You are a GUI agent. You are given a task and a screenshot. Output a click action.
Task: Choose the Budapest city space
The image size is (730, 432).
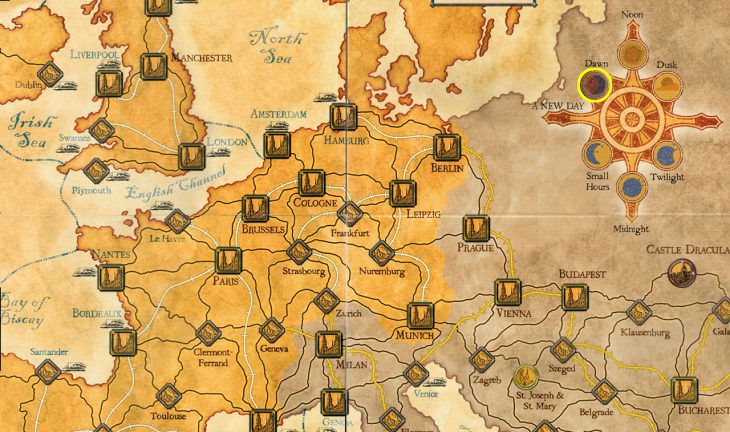click(x=573, y=295)
